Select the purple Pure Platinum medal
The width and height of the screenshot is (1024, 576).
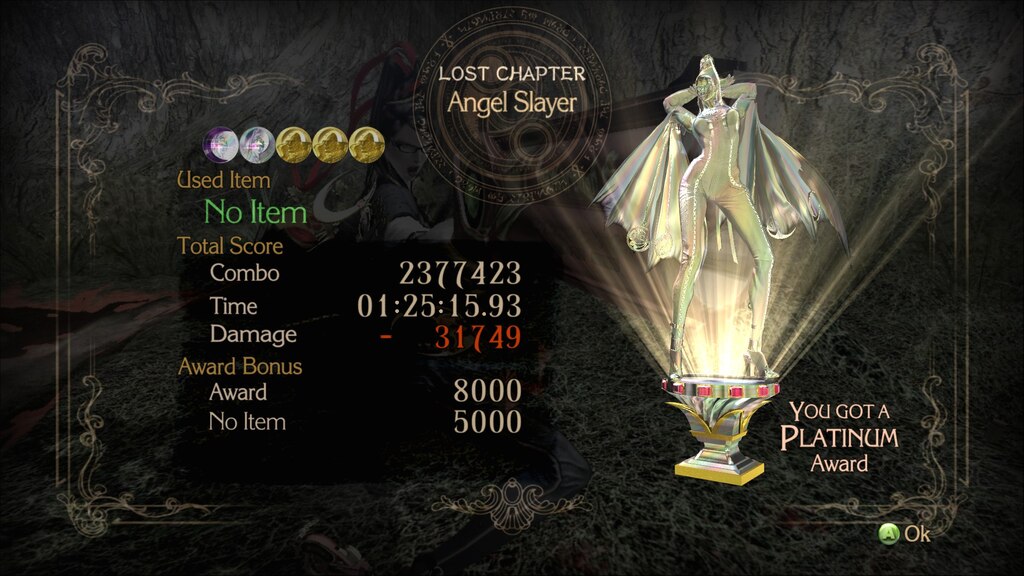(222, 146)
